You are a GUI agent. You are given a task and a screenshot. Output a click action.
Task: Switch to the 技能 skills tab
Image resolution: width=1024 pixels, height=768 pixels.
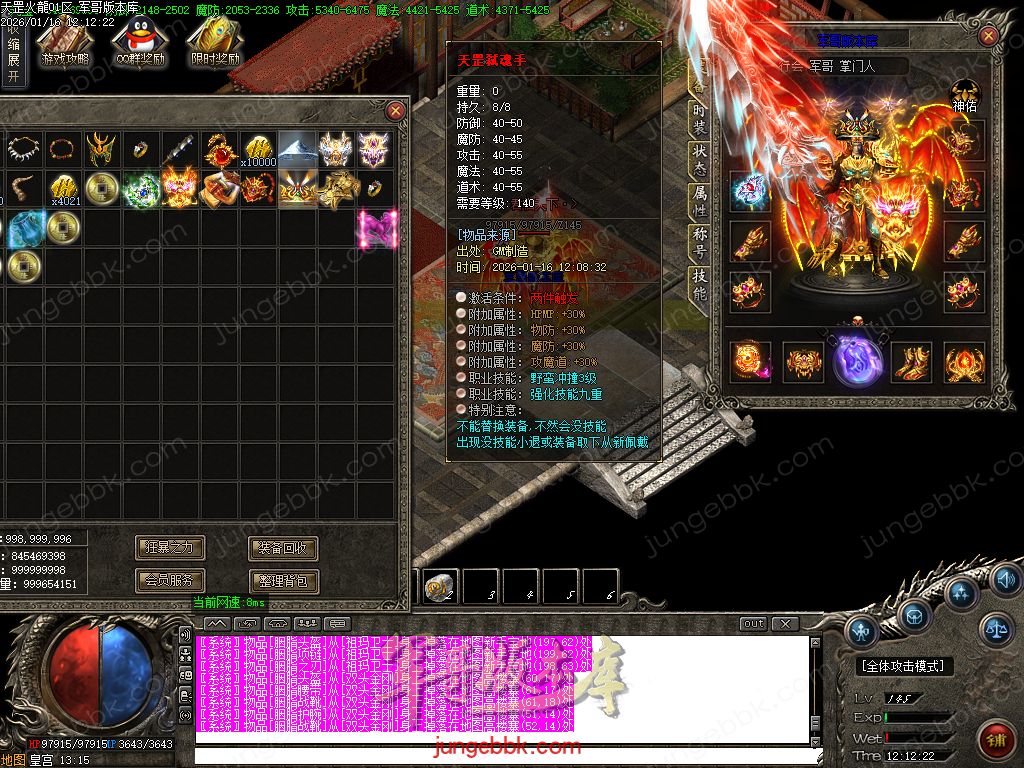pos(700,285)
